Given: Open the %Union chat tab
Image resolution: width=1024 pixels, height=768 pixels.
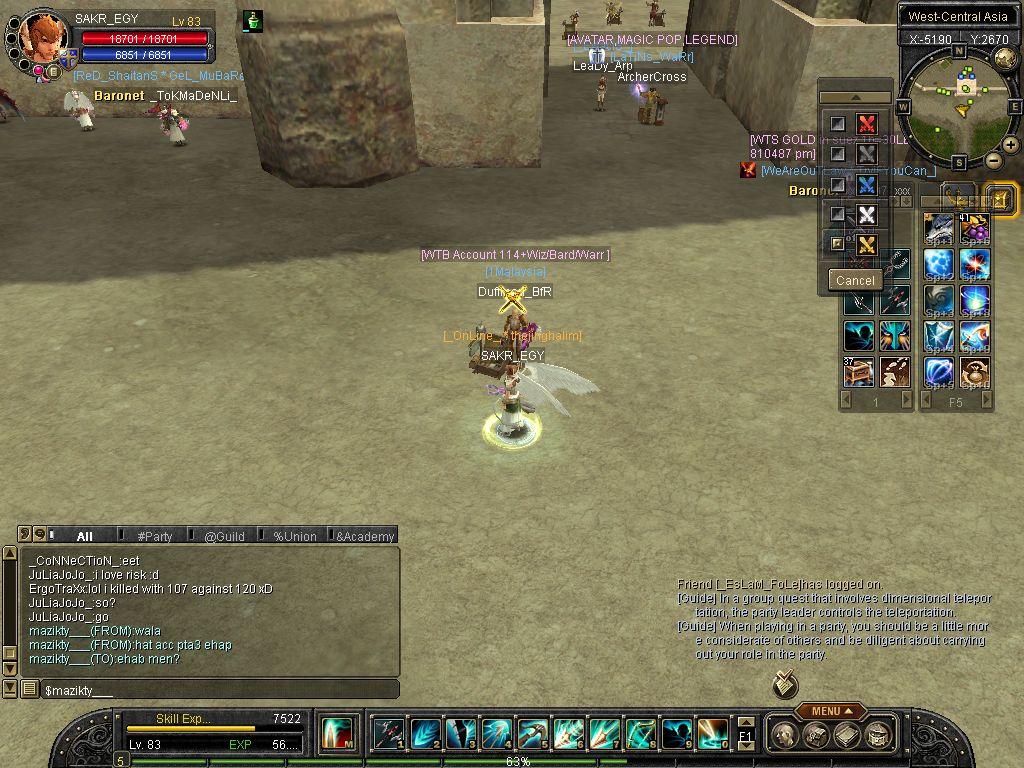Looking at the screenshot, I should [x=295, y=536].
